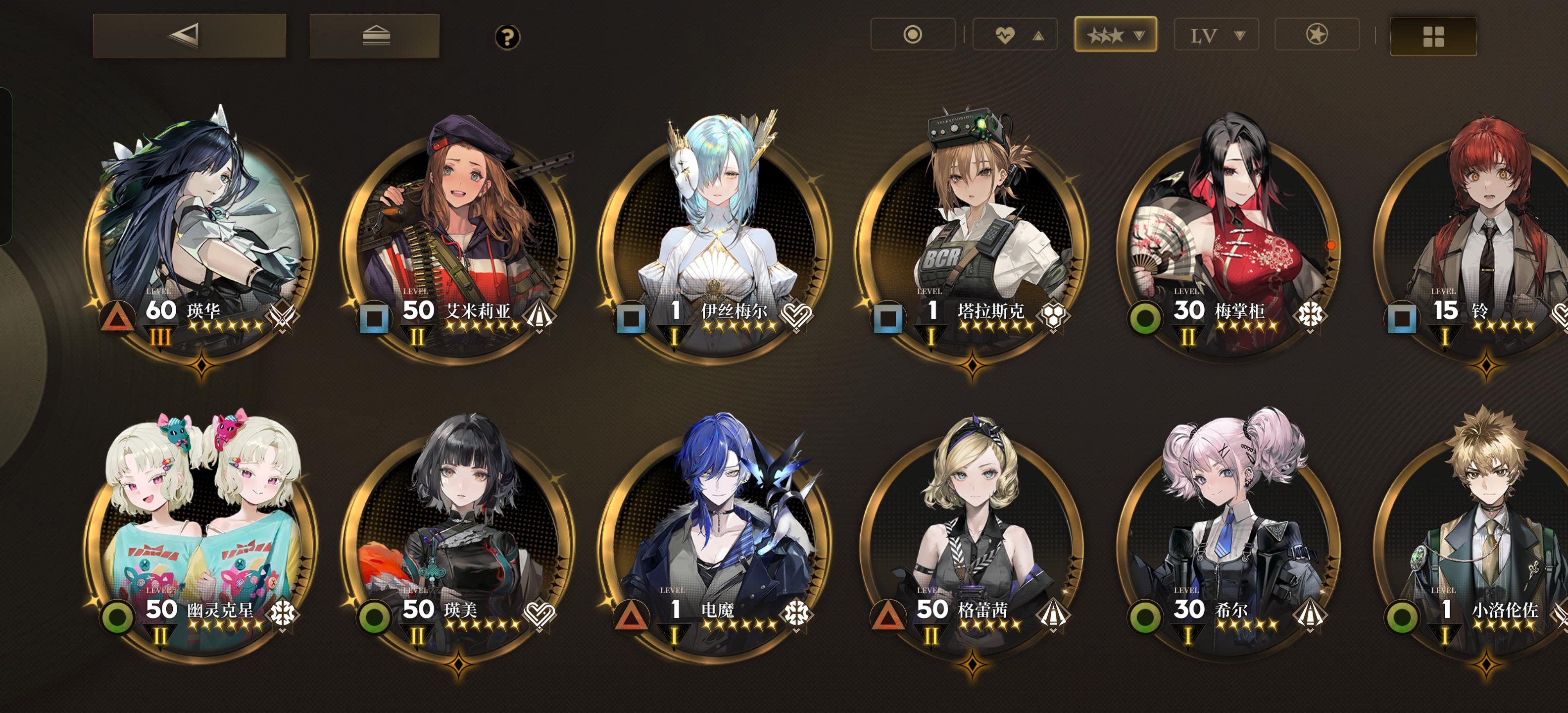The width and height of the screenshot is (1568, 713).
Task: Click the circled dot filter icon
Action: 912,35
